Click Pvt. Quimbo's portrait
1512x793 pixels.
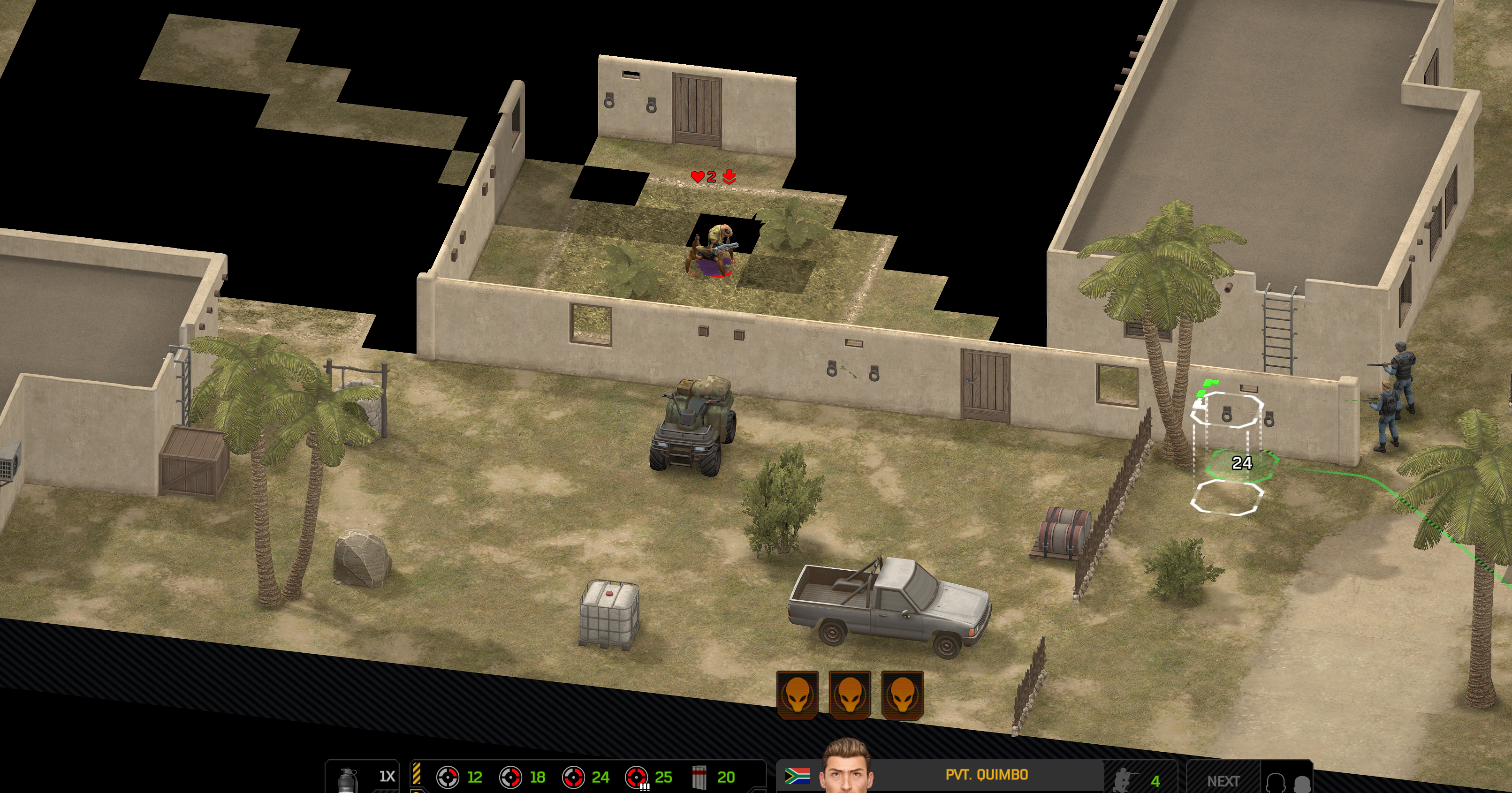846,767
